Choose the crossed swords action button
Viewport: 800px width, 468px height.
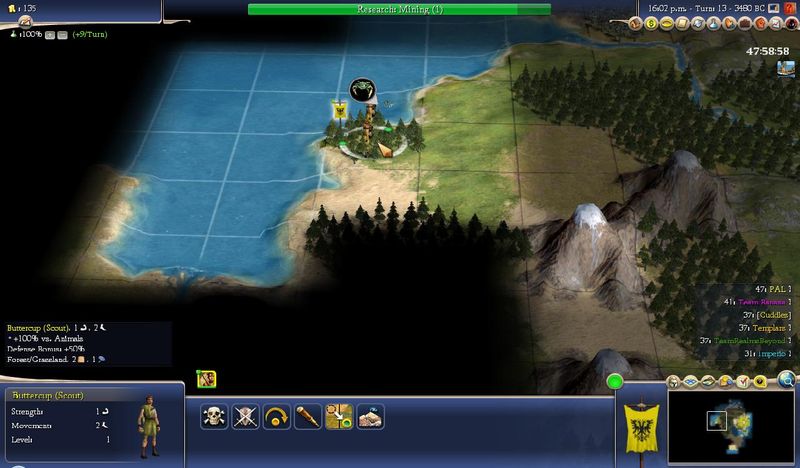click(246, 416)
